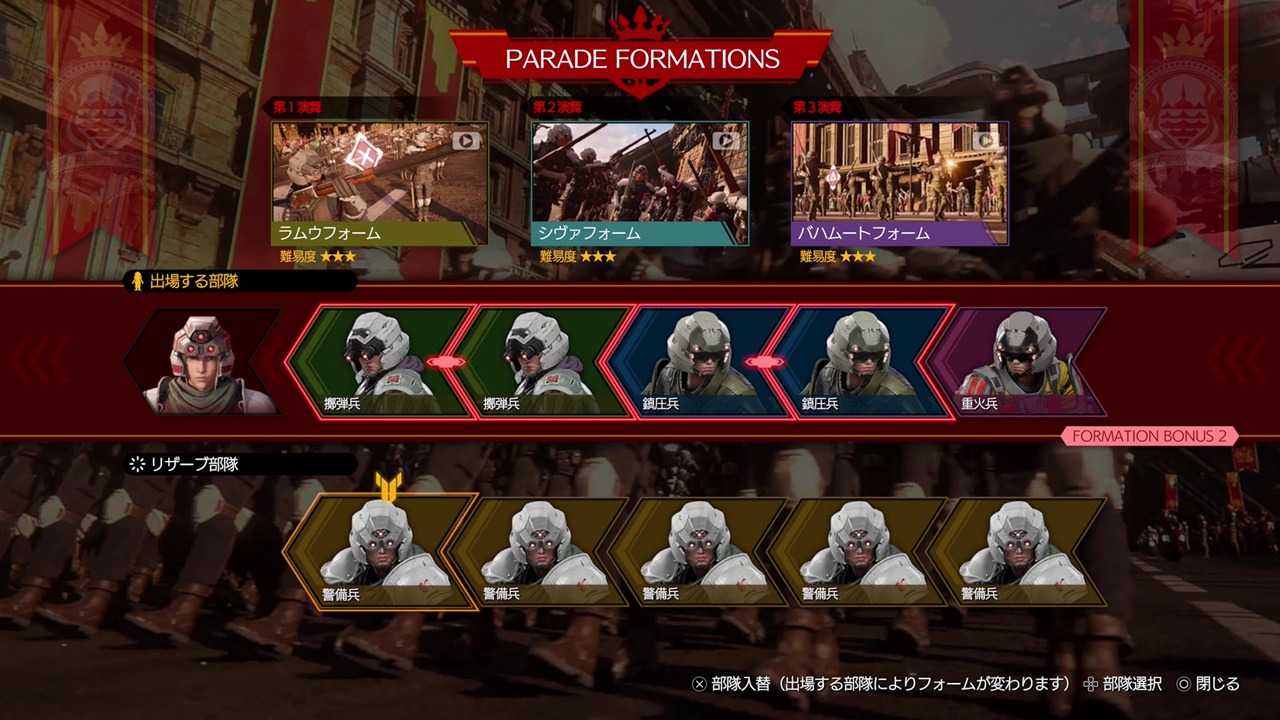Screen dimensions: 1280x720
Task: Click the FORMATION BONUS 2 indicator
Action: click(1148, 437)
